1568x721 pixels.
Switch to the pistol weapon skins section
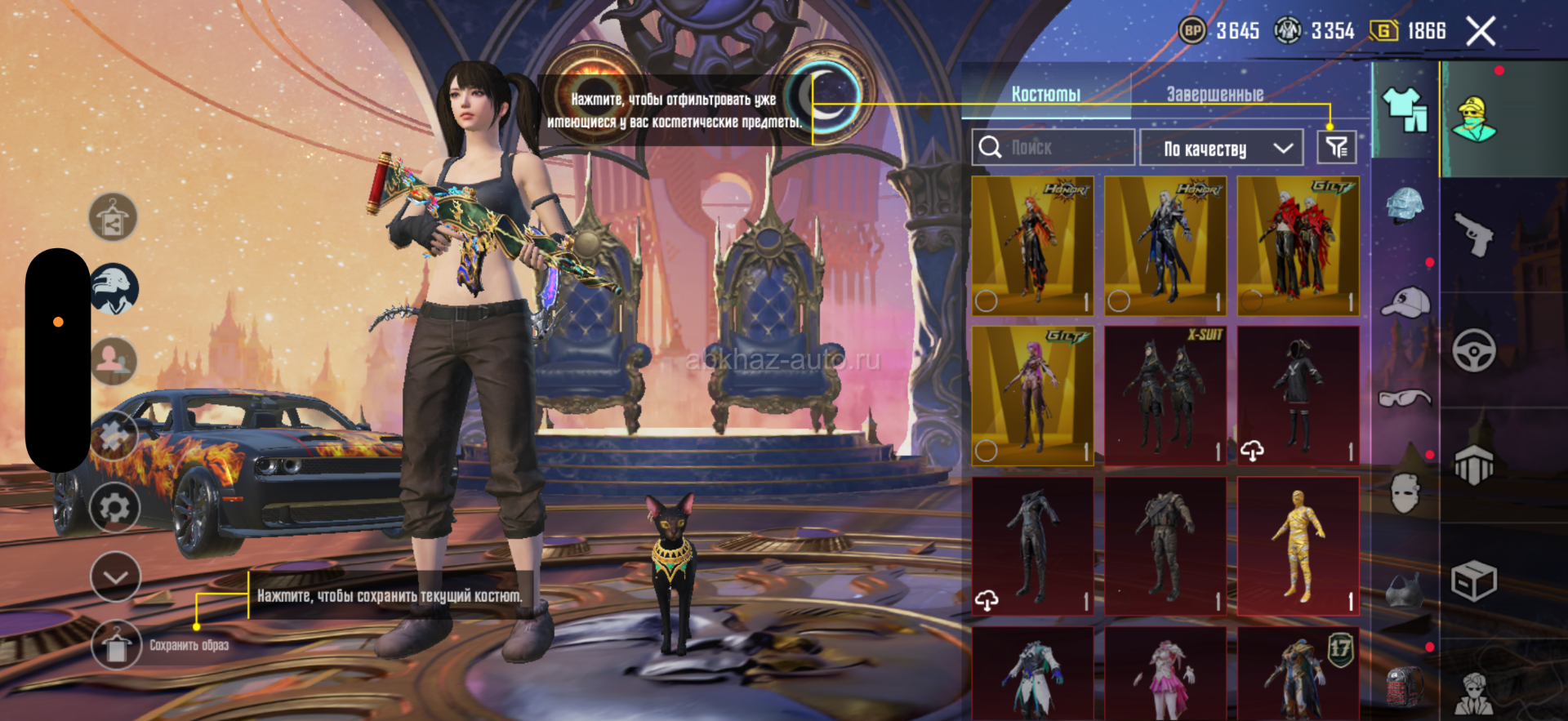[x=1474, y=235]
